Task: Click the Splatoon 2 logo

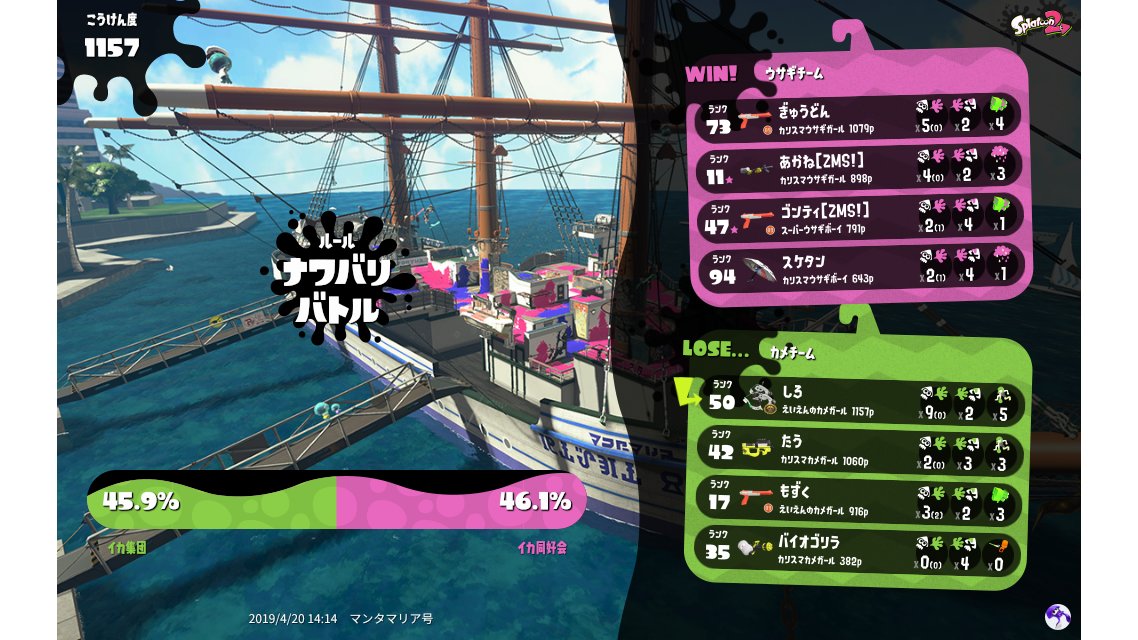Action: tap(1040, 24)
